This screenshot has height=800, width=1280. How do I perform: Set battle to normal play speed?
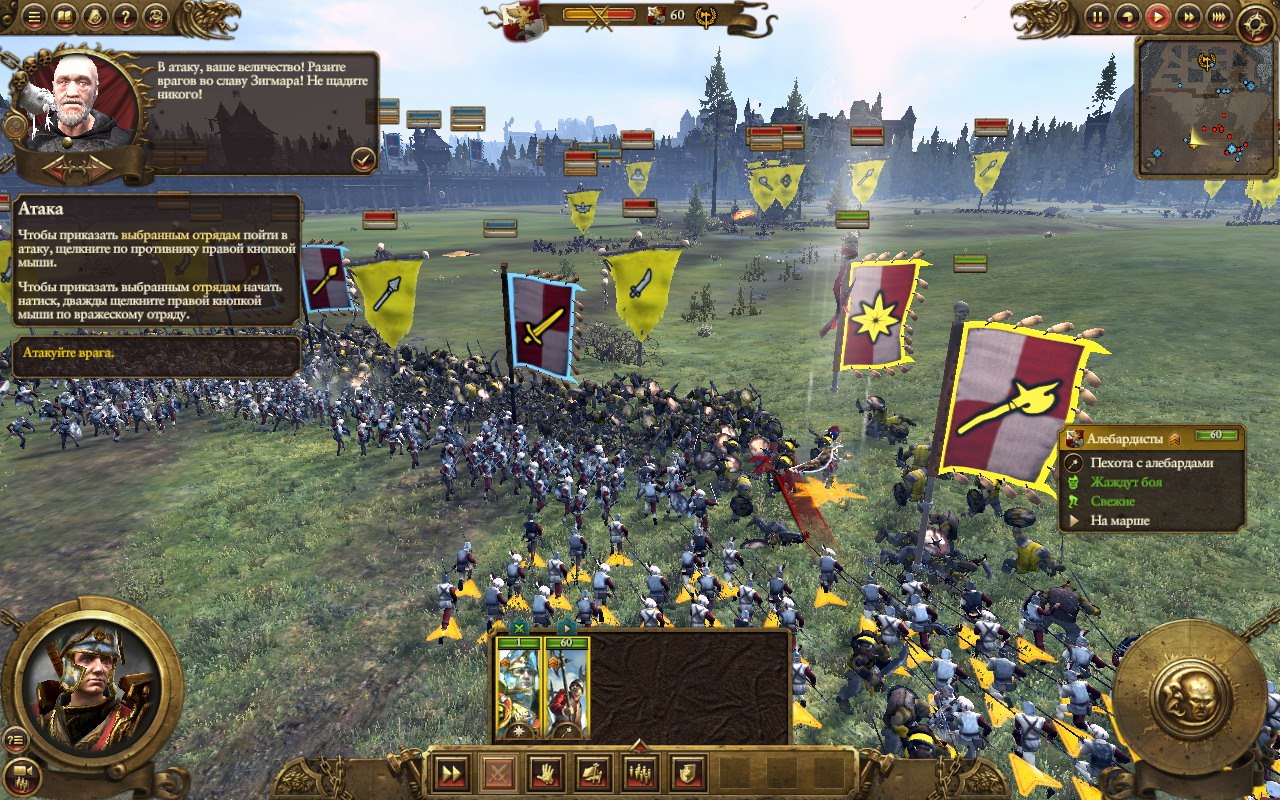point(1158,16)
